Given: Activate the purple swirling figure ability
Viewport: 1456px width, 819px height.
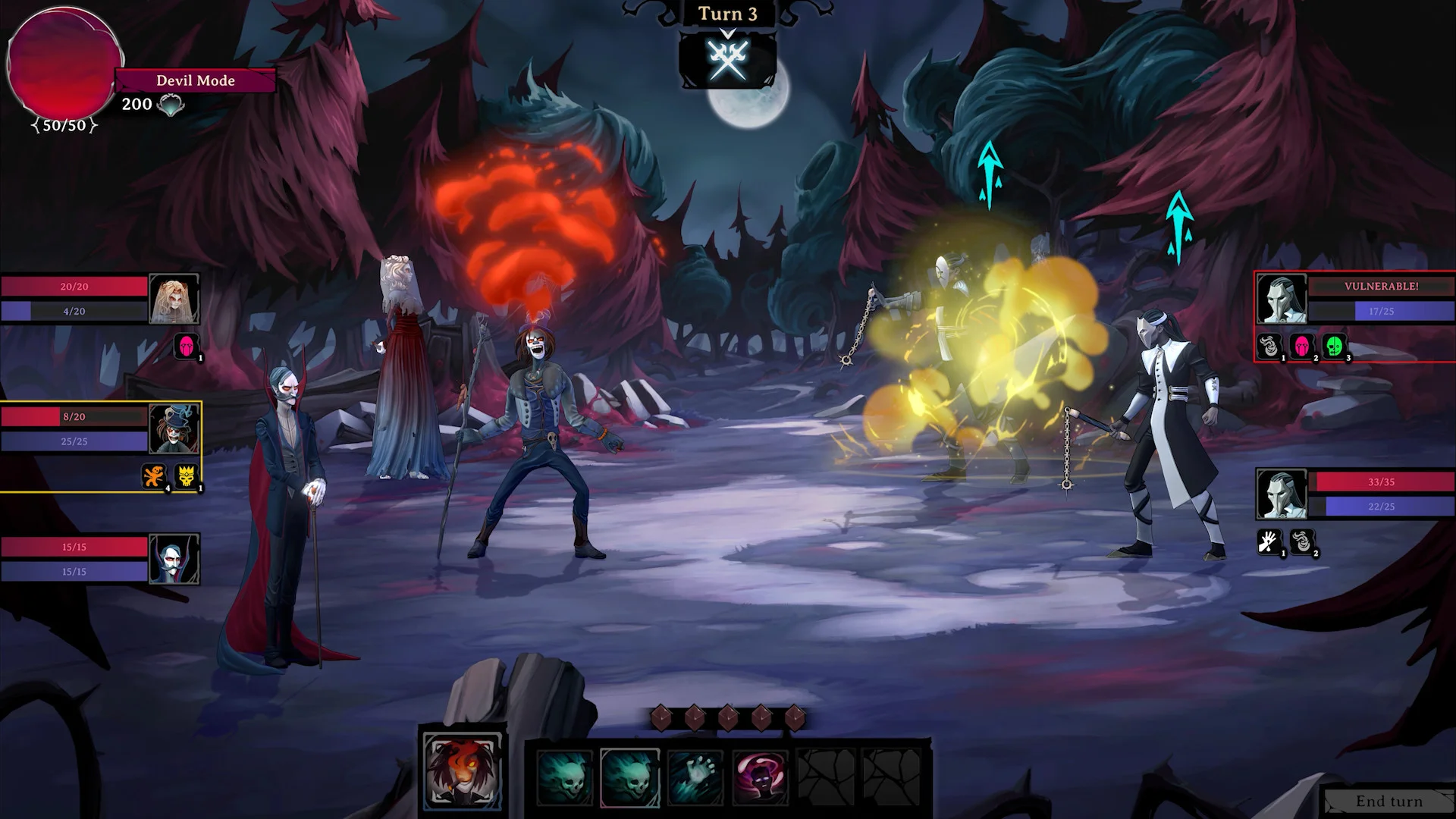Looking at the screenshot, I should [x=761, y=777].
